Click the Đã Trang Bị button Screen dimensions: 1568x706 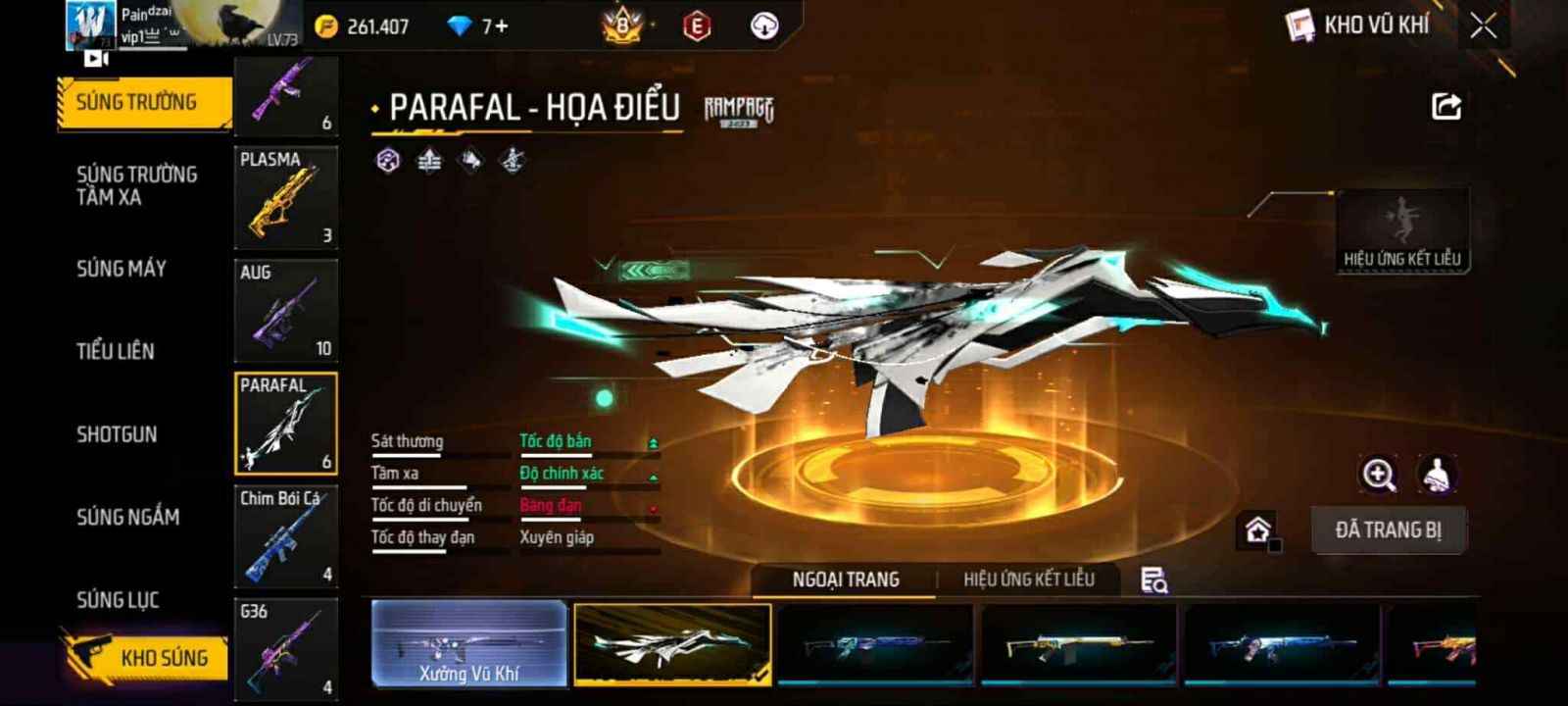(x=1389, y=530)
